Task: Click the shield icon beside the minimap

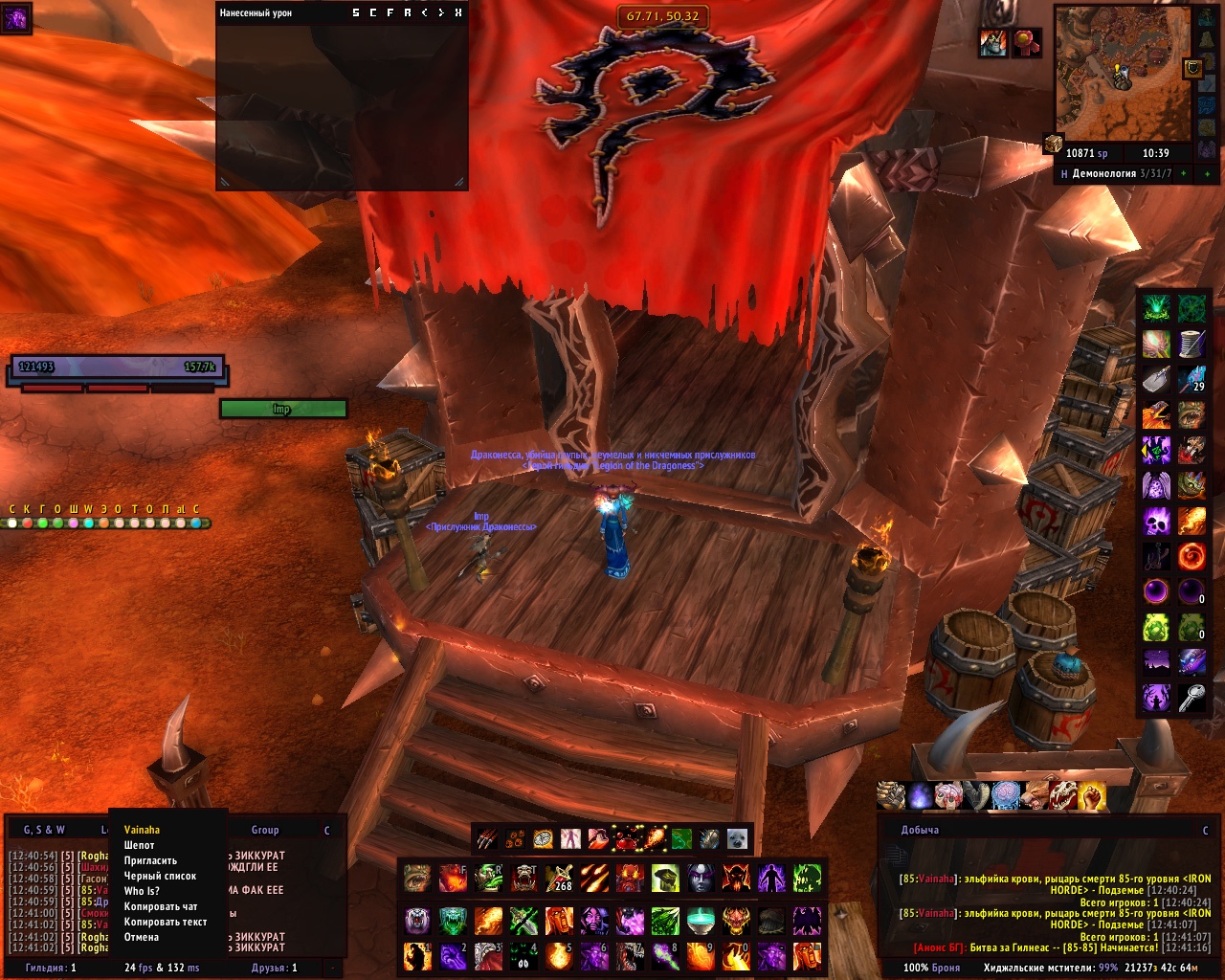Action: coord(1193,68)
